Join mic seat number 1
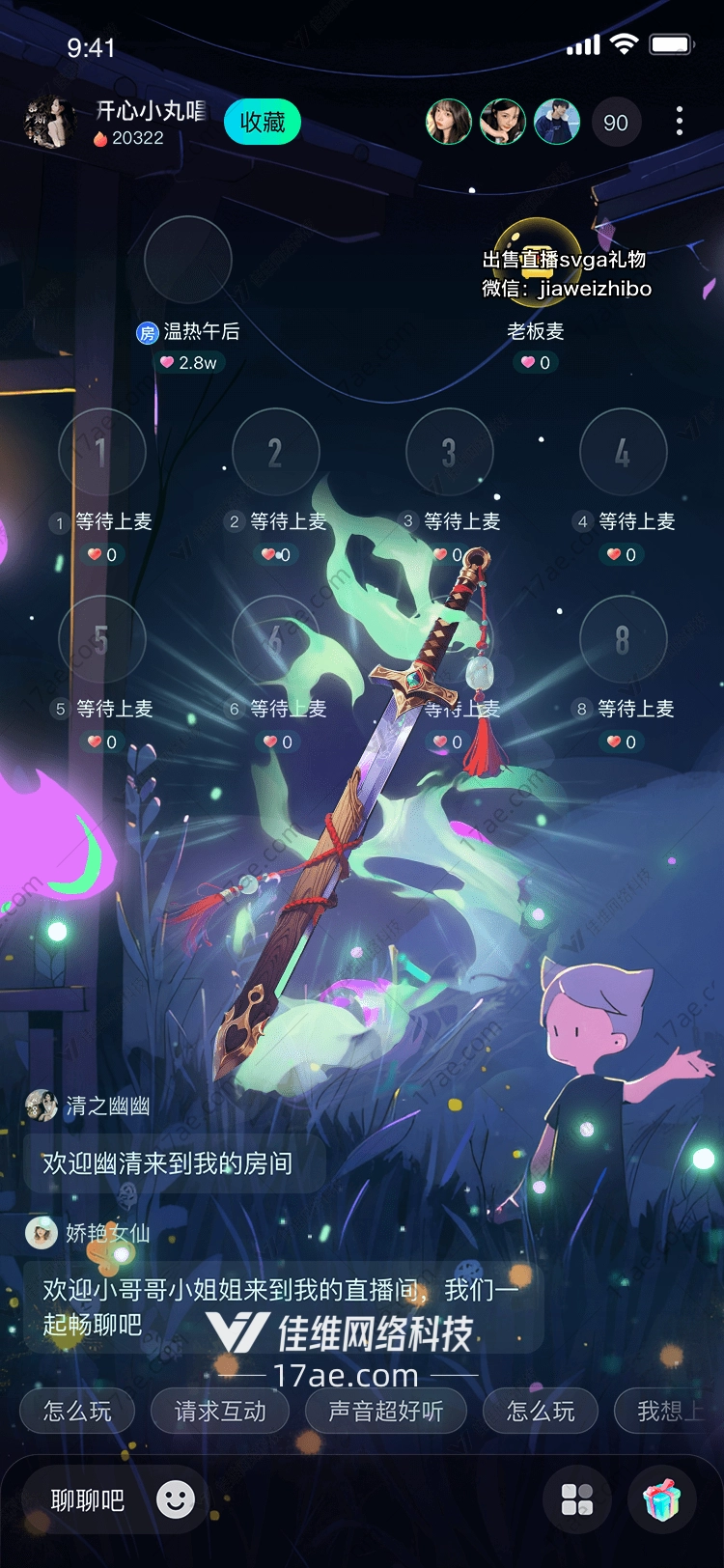 (101, 452)
